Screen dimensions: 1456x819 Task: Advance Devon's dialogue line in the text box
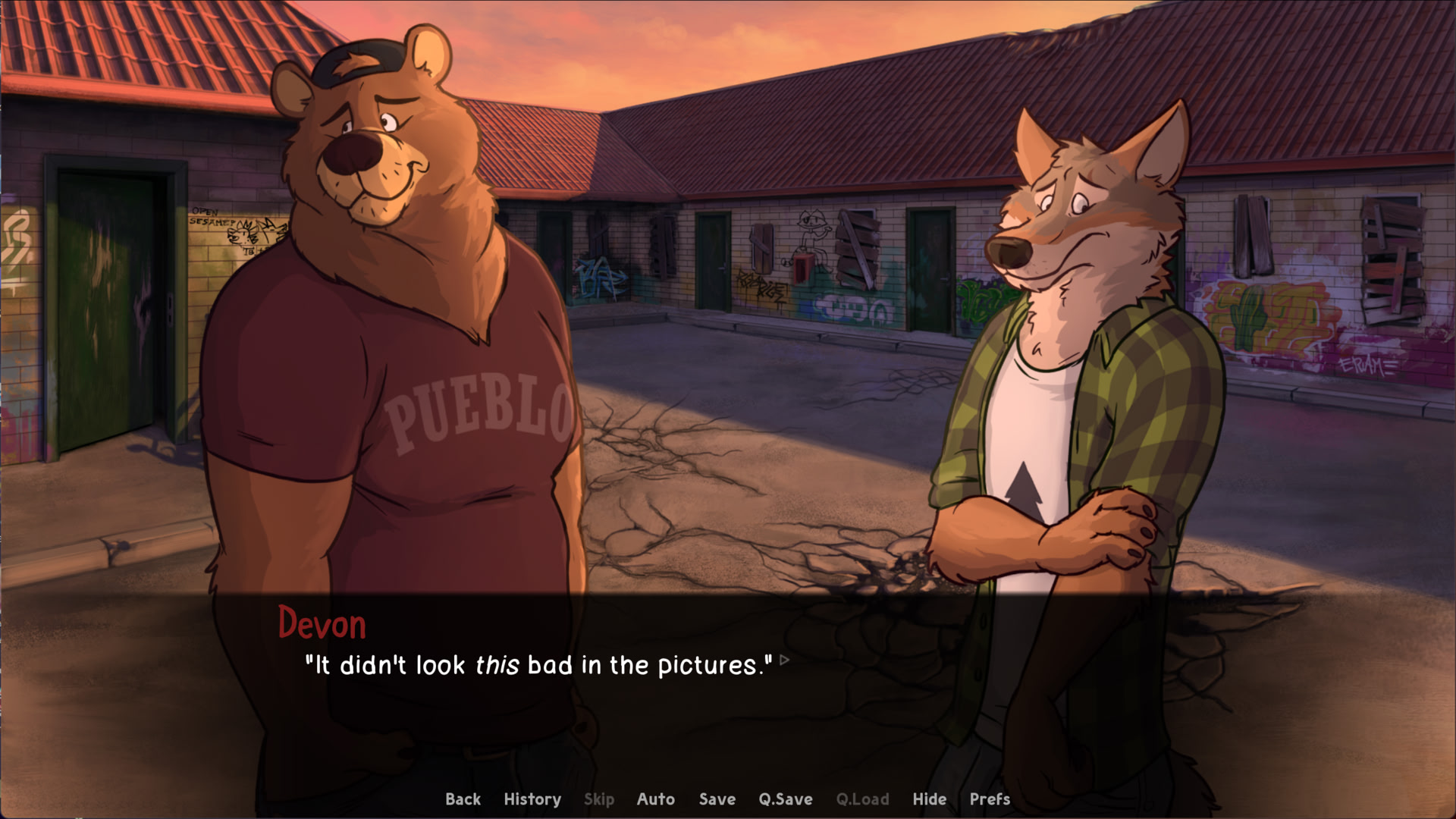pos(538,666)
